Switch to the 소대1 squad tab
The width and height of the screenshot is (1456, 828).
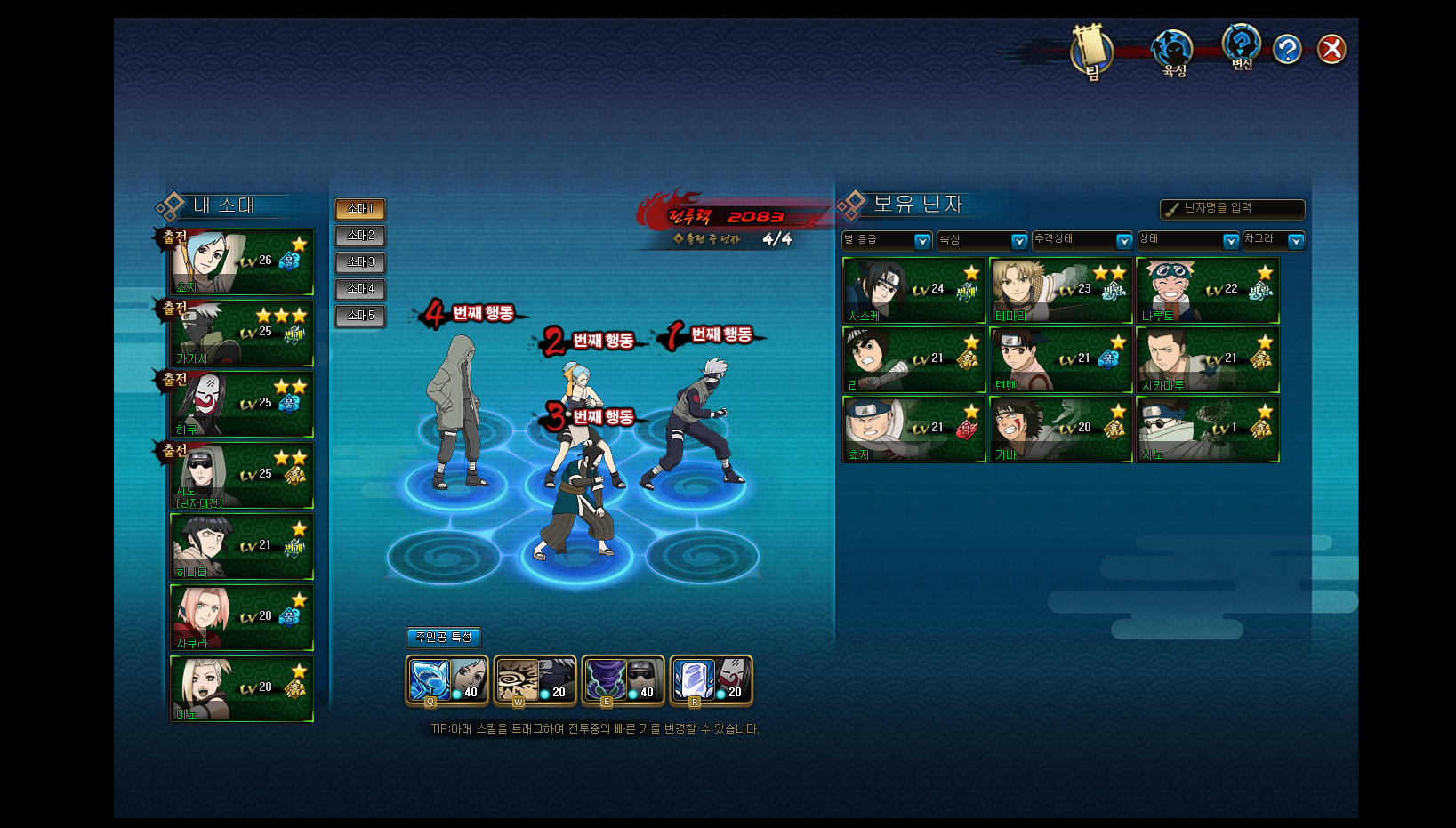coord(360,209)
